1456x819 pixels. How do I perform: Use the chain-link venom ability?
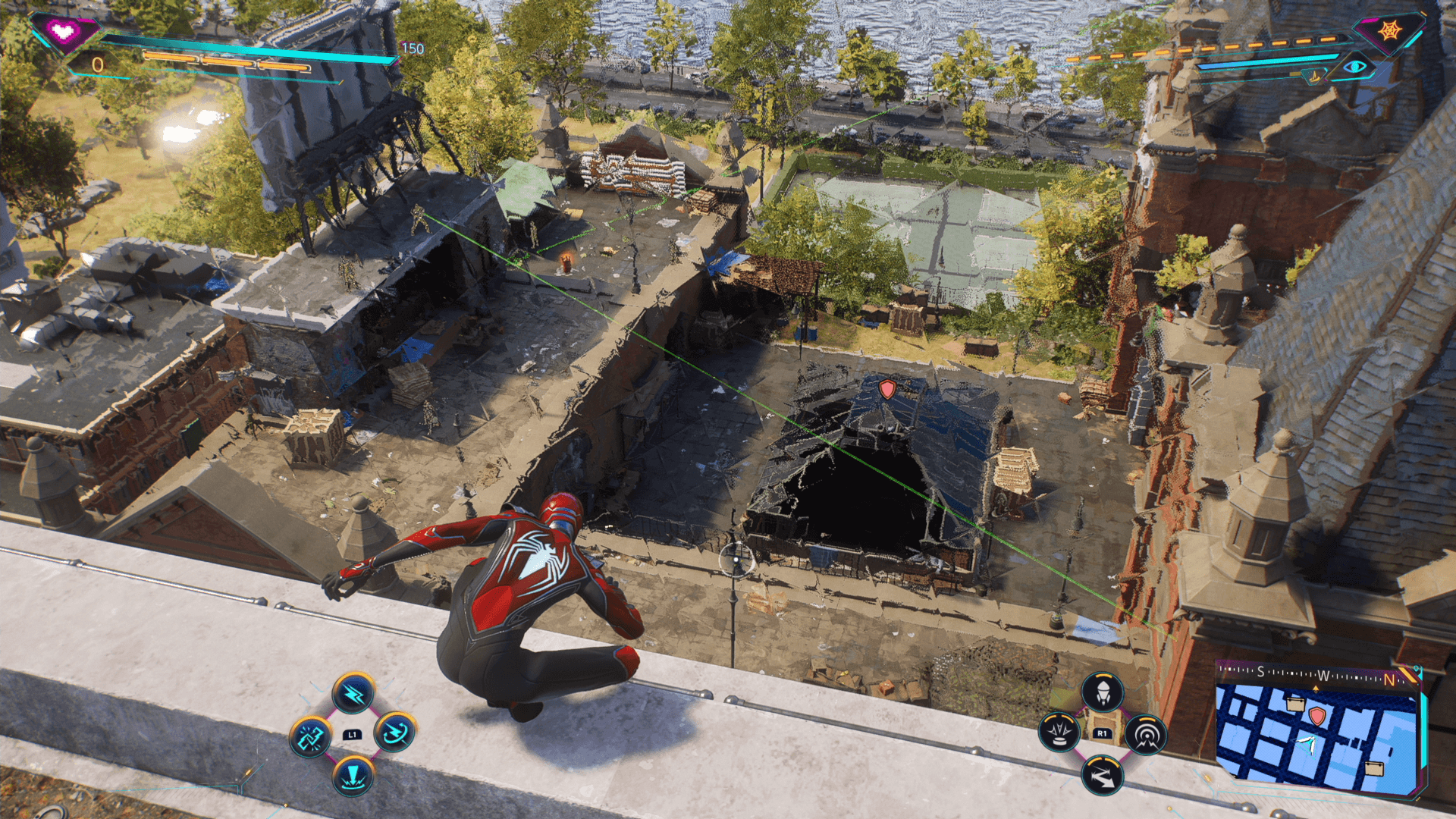pos(311,736)
